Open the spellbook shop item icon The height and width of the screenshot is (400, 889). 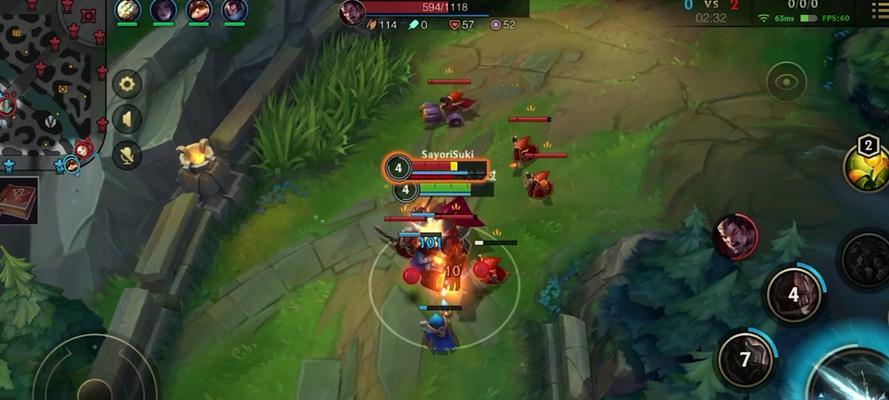click(x=19, y=200)
